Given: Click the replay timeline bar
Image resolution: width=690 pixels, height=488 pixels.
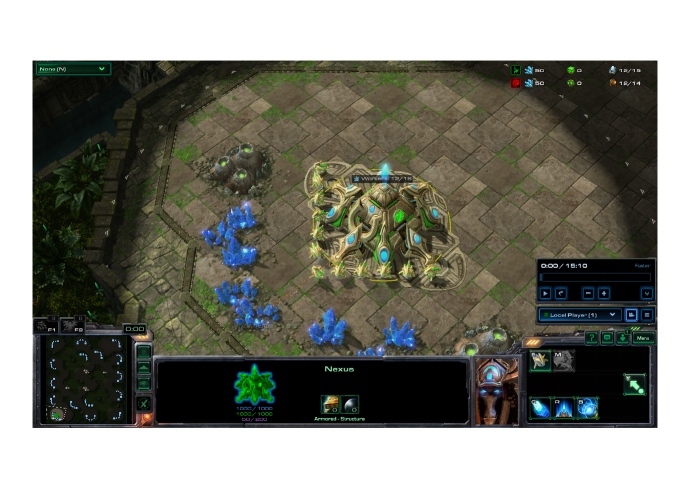Looking at the screenshot, I should pos(595,278).
